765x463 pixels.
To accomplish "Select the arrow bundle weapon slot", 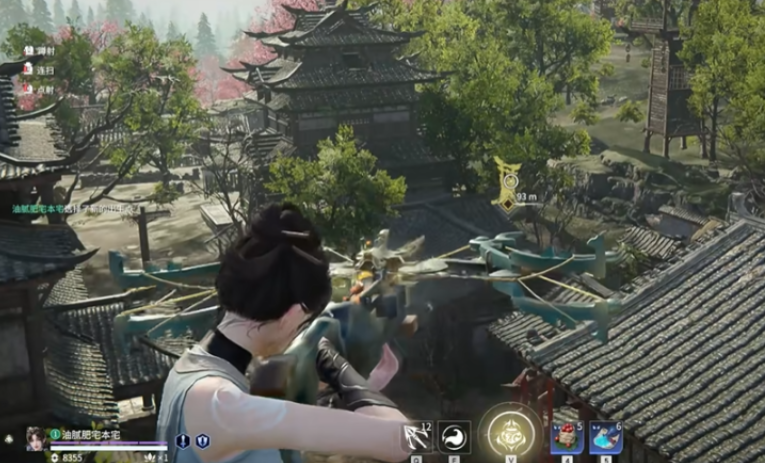I will coord(416,436).
